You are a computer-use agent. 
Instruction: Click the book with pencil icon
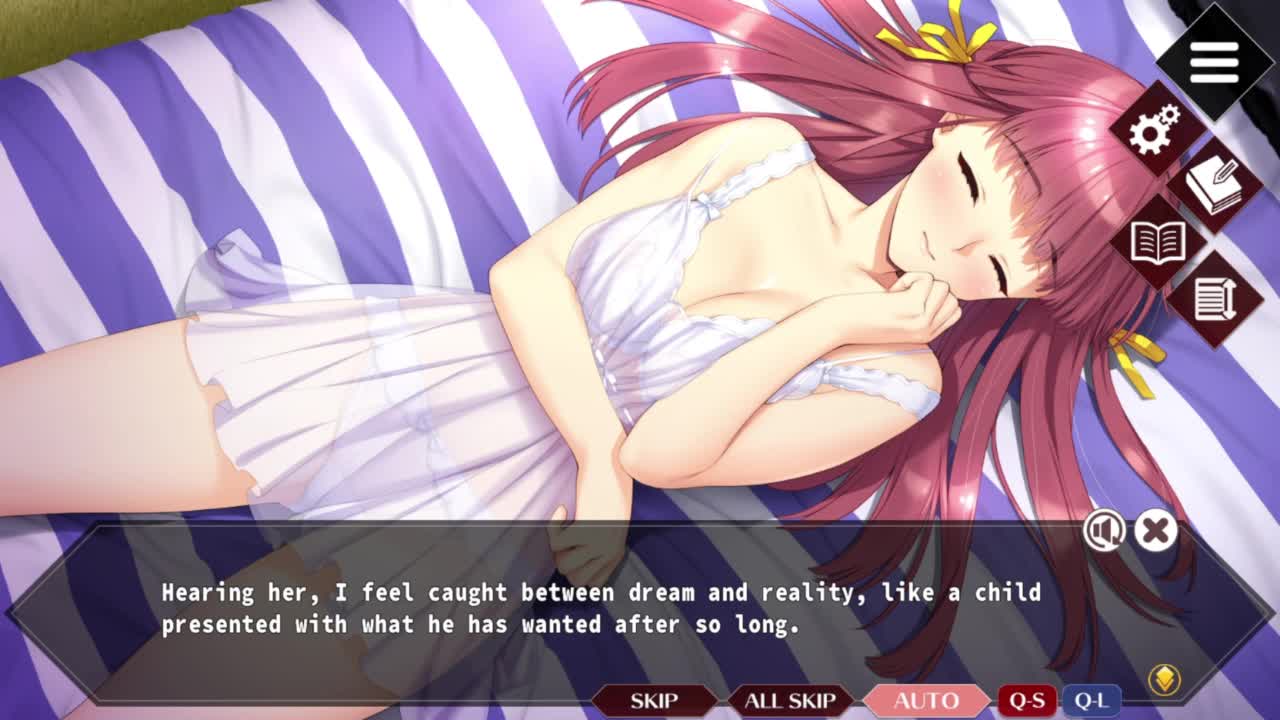pos(1214,185)
